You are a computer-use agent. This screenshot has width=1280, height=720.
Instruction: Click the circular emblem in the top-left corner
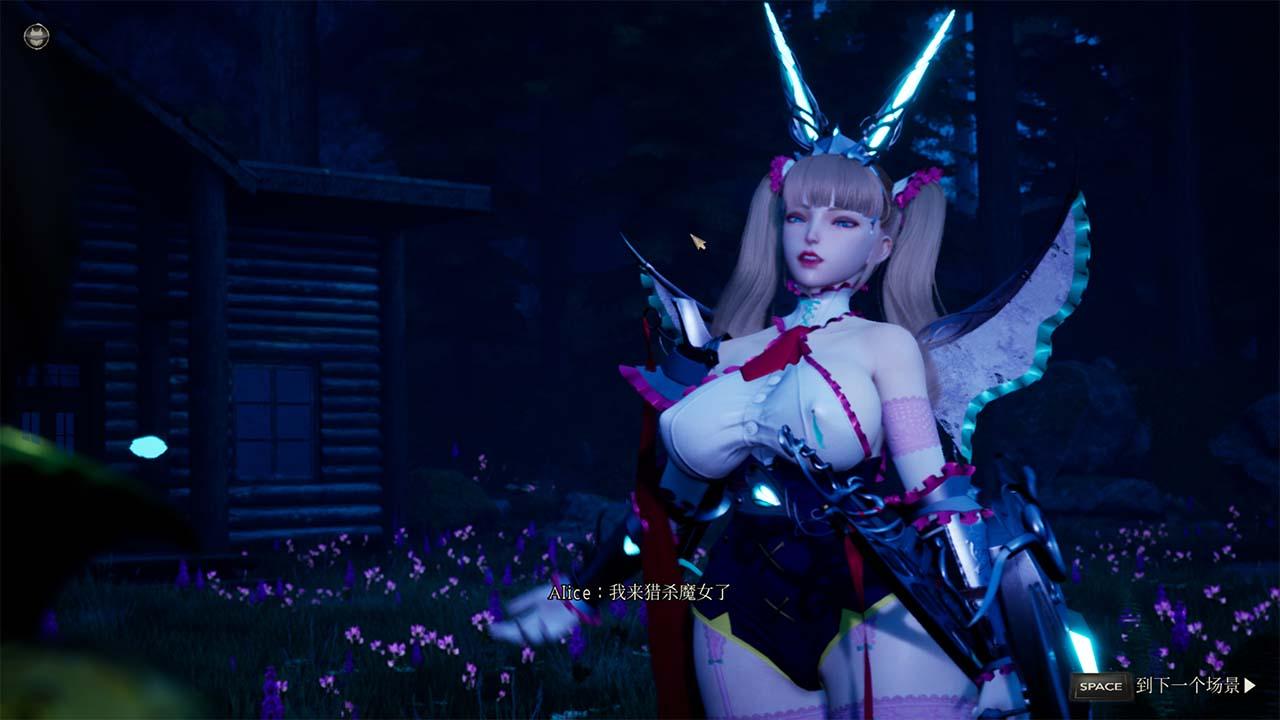35,37
